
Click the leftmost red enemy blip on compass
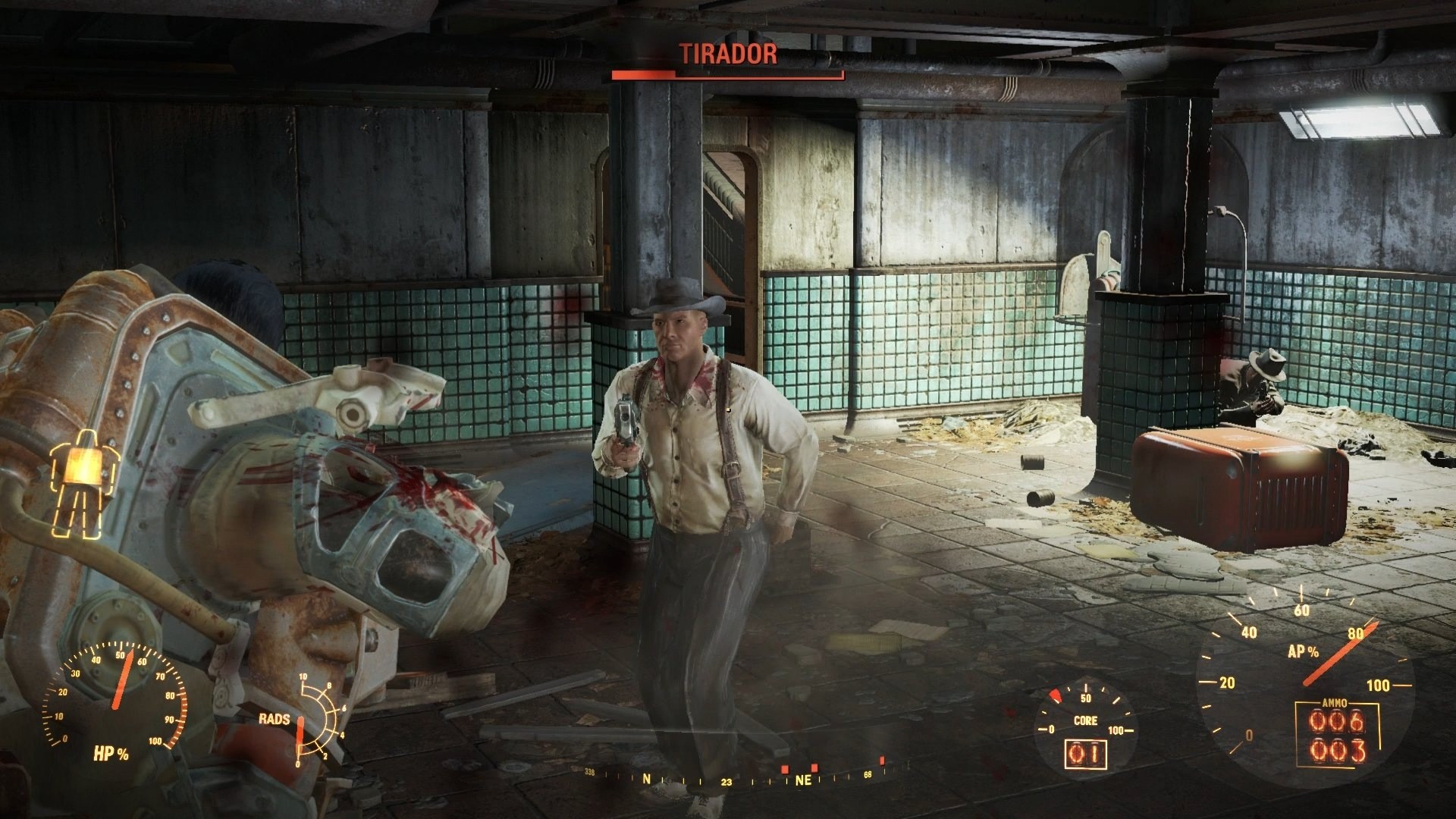(785, 769)
